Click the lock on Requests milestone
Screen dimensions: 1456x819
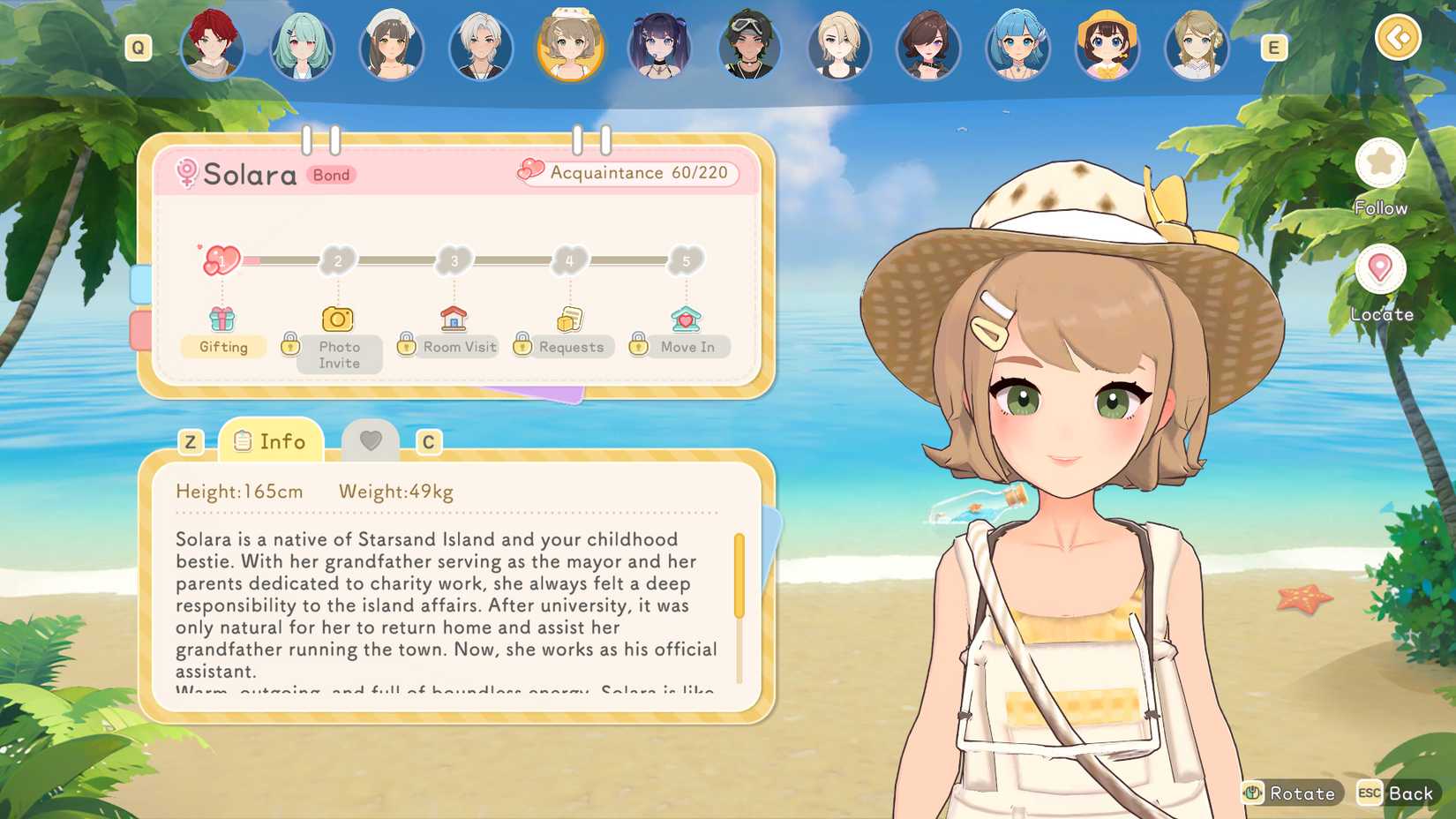pyautogui.click(x=521, y=345)
